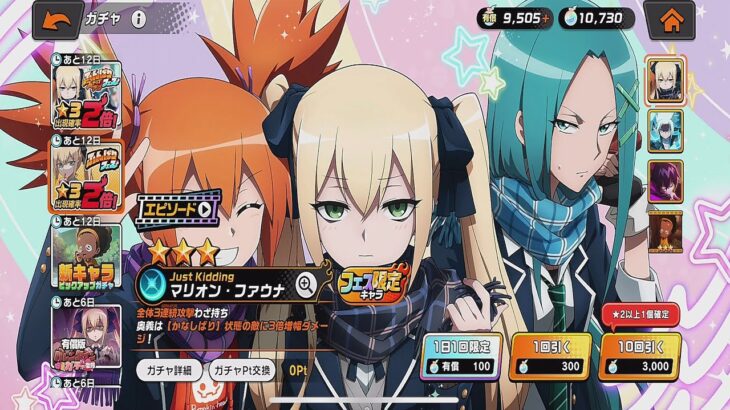Go back using the orange arrow button
Screen dimensions: 730x410
click(x=57, y=19)
